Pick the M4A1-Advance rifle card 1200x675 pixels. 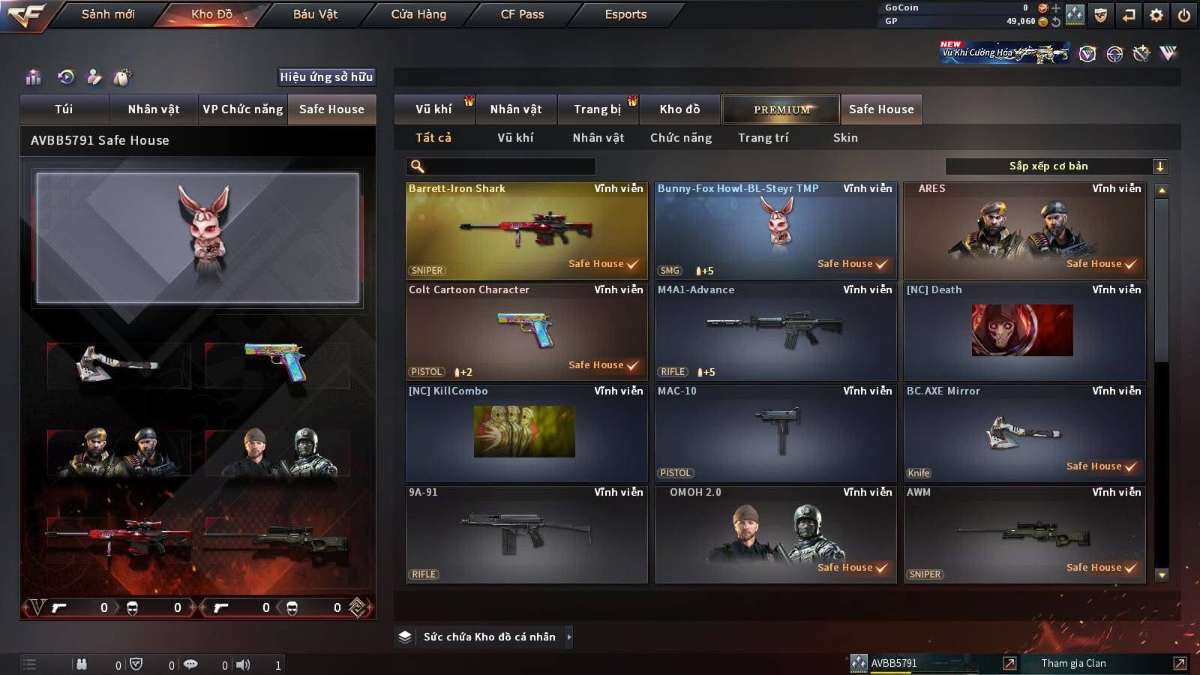775,331
